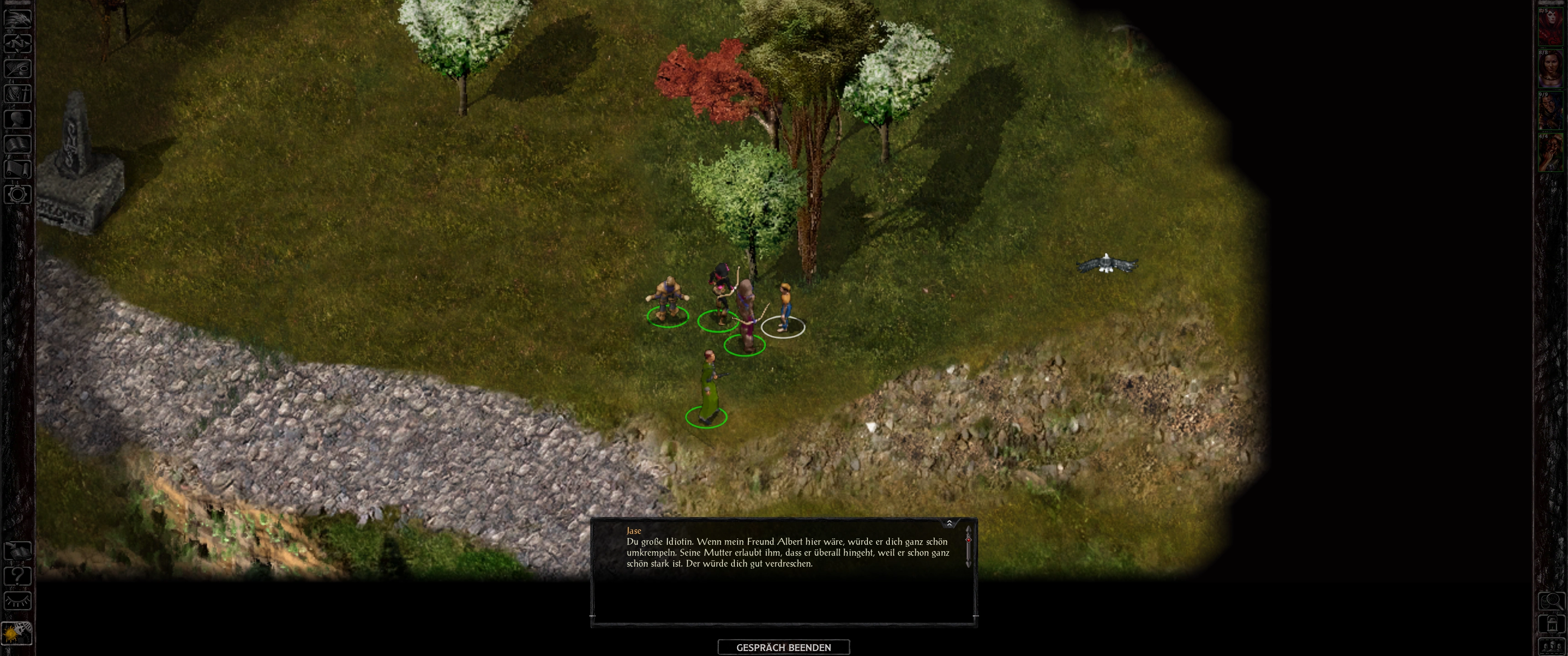The height and width of the screenshot is (656, 1568).
Task: Click the sun clock pause button
Action: point(16,634)
